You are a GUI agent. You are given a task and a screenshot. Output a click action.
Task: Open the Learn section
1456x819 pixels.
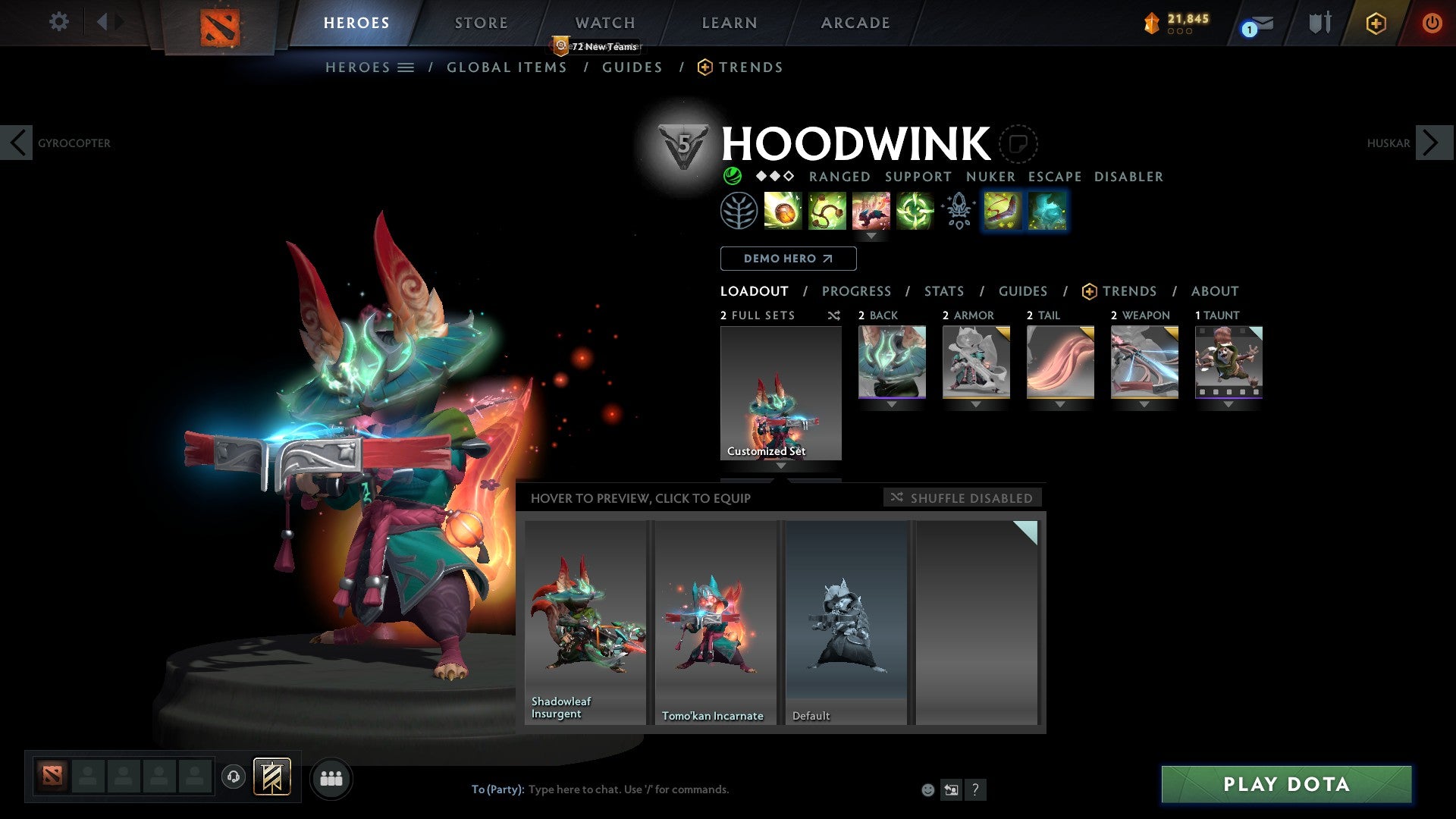(729, 23)
